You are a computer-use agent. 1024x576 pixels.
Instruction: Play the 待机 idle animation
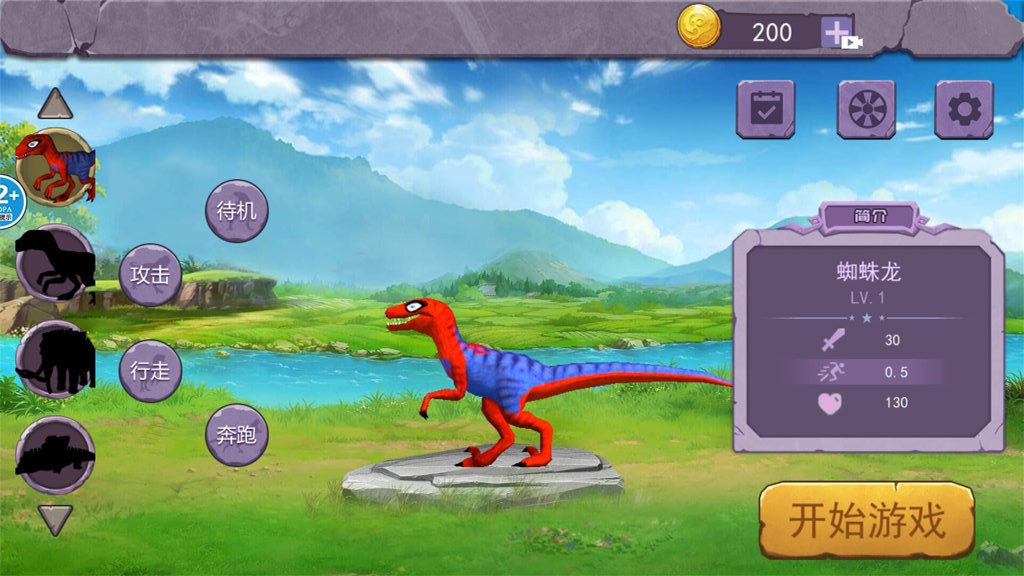click(237, 211)
